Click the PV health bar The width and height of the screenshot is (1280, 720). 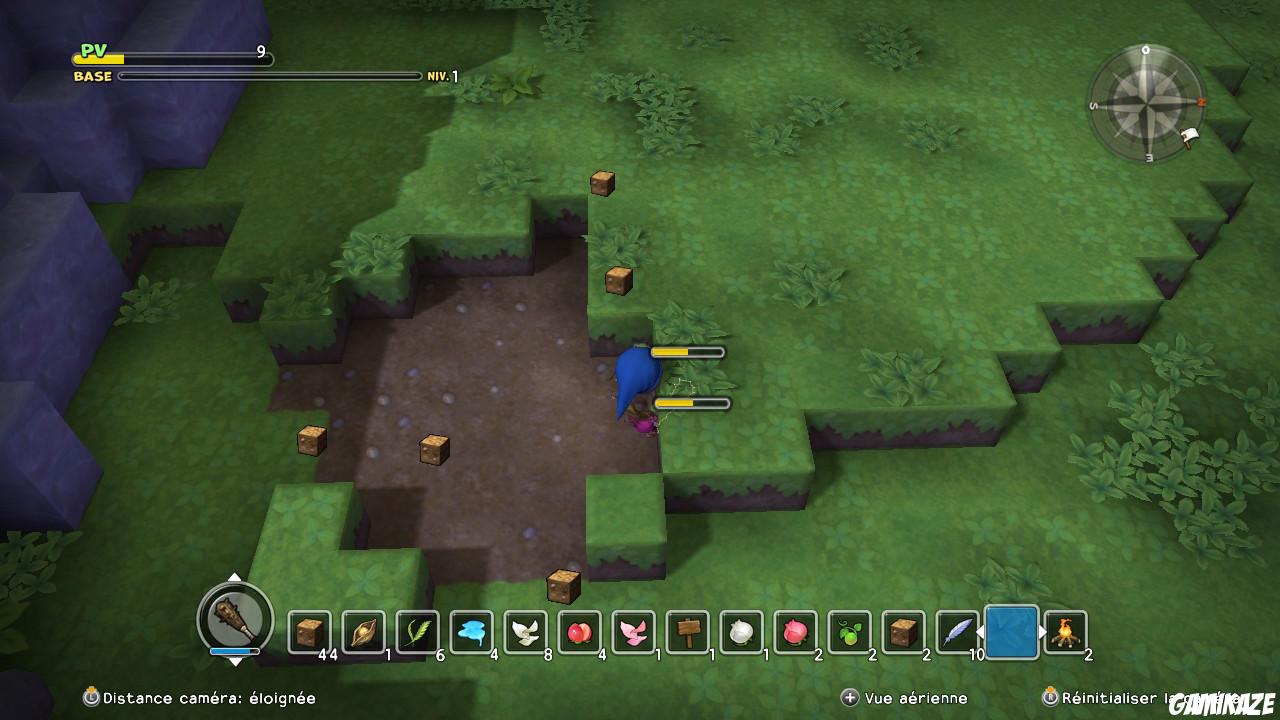click(170, 58)
